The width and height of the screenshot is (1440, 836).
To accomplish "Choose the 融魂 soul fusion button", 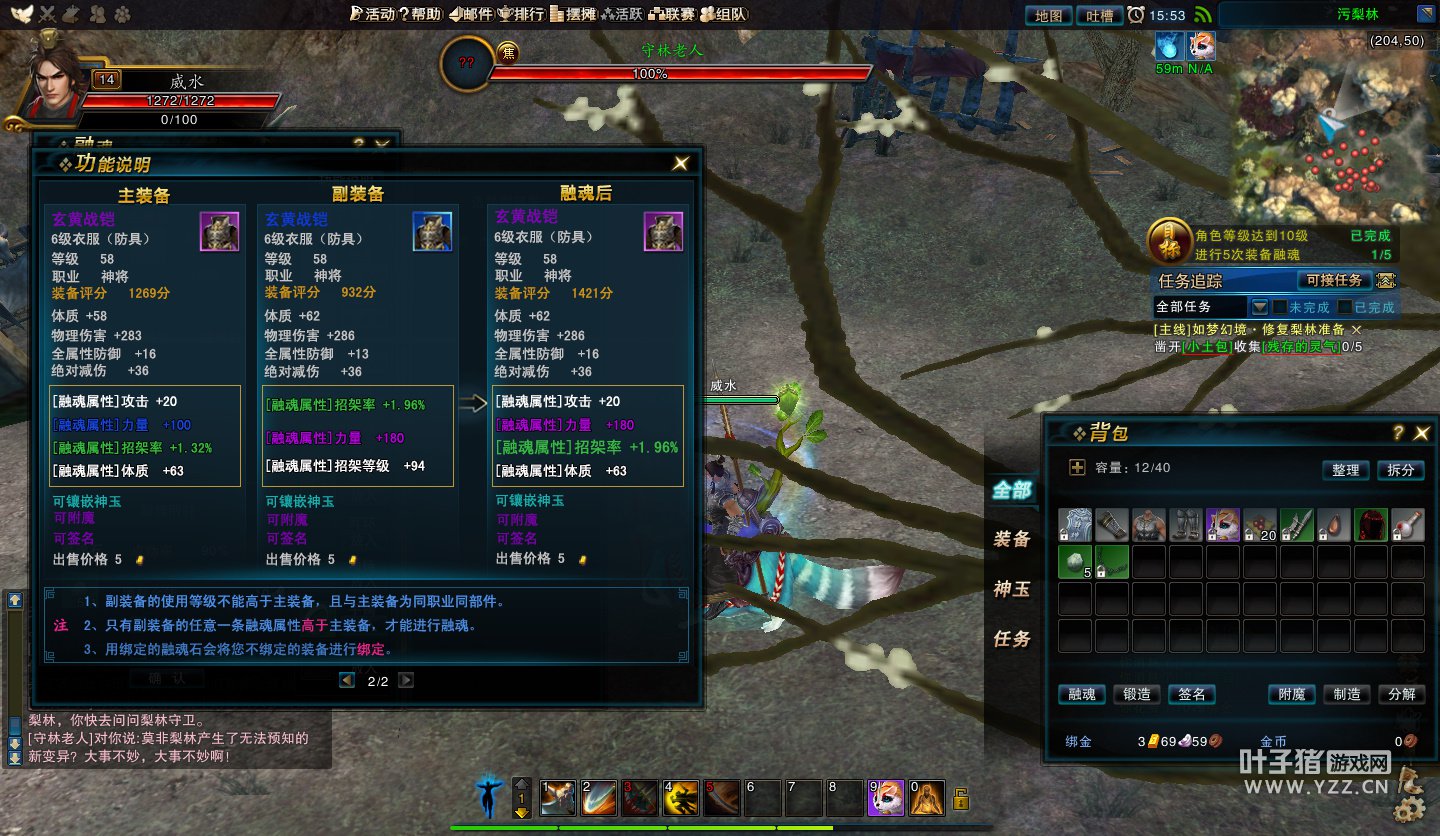I will click(x=1082, y=694).
